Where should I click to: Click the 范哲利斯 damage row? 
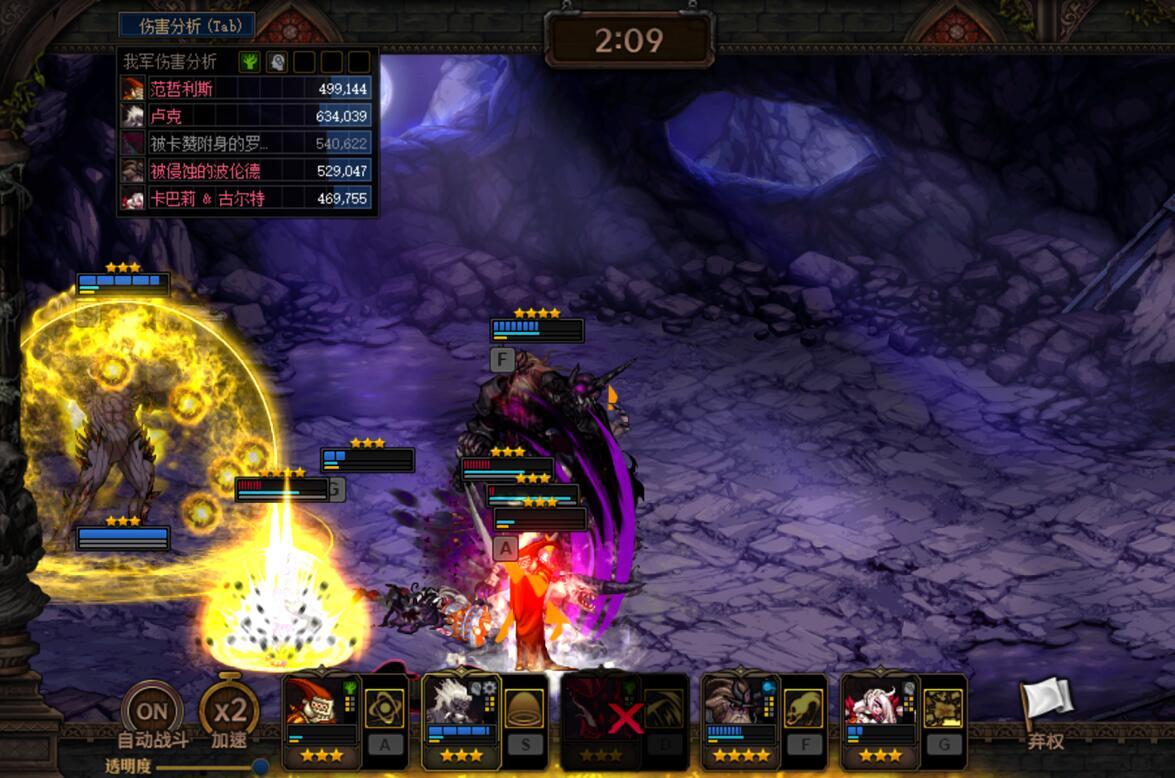click(x=246, y=89)
